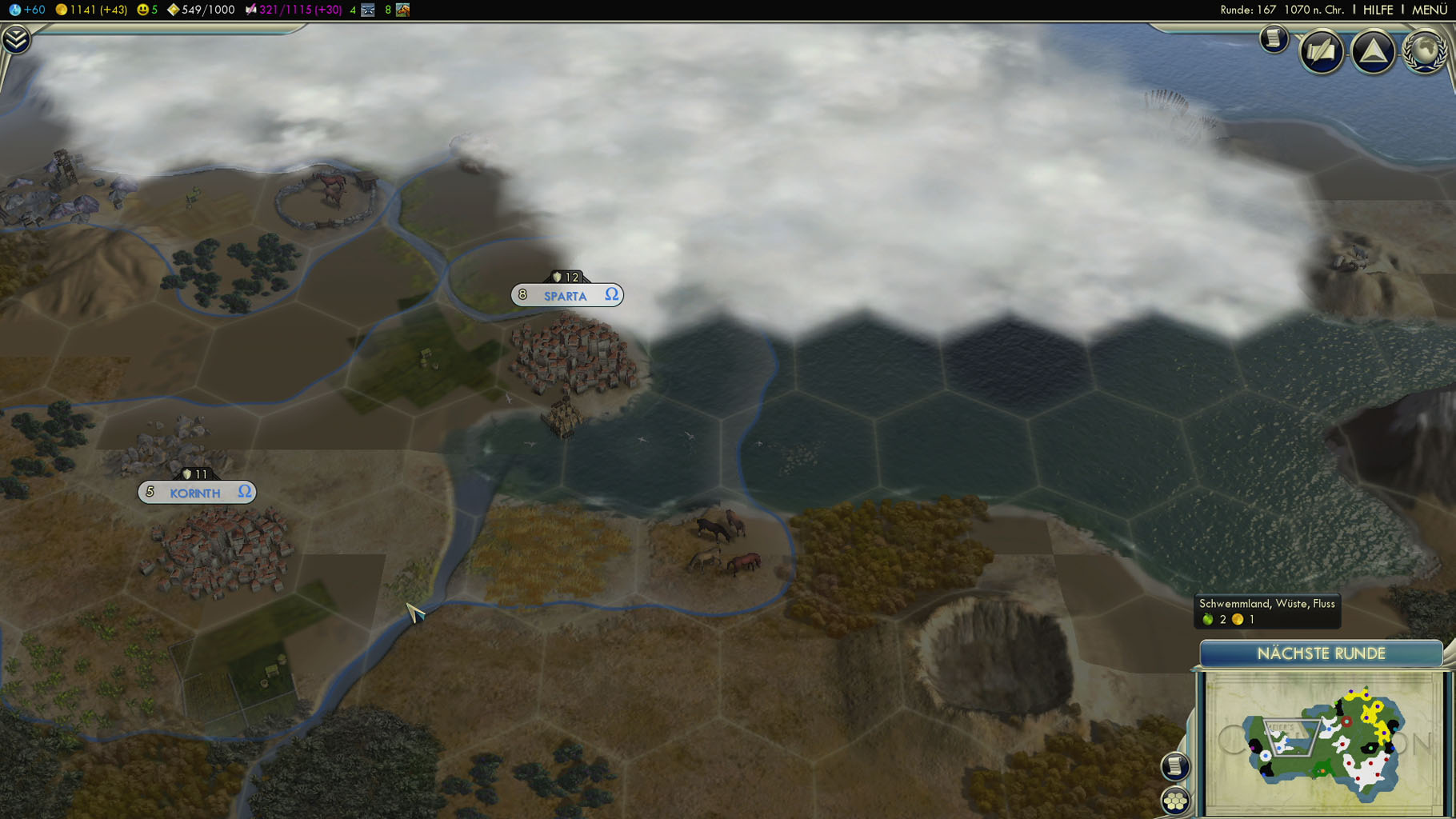Image resolution: width=1456 pixels, height=819 pixels.
Task: Click the scroll-and-quill advisor button
Action: point(1321,52)
